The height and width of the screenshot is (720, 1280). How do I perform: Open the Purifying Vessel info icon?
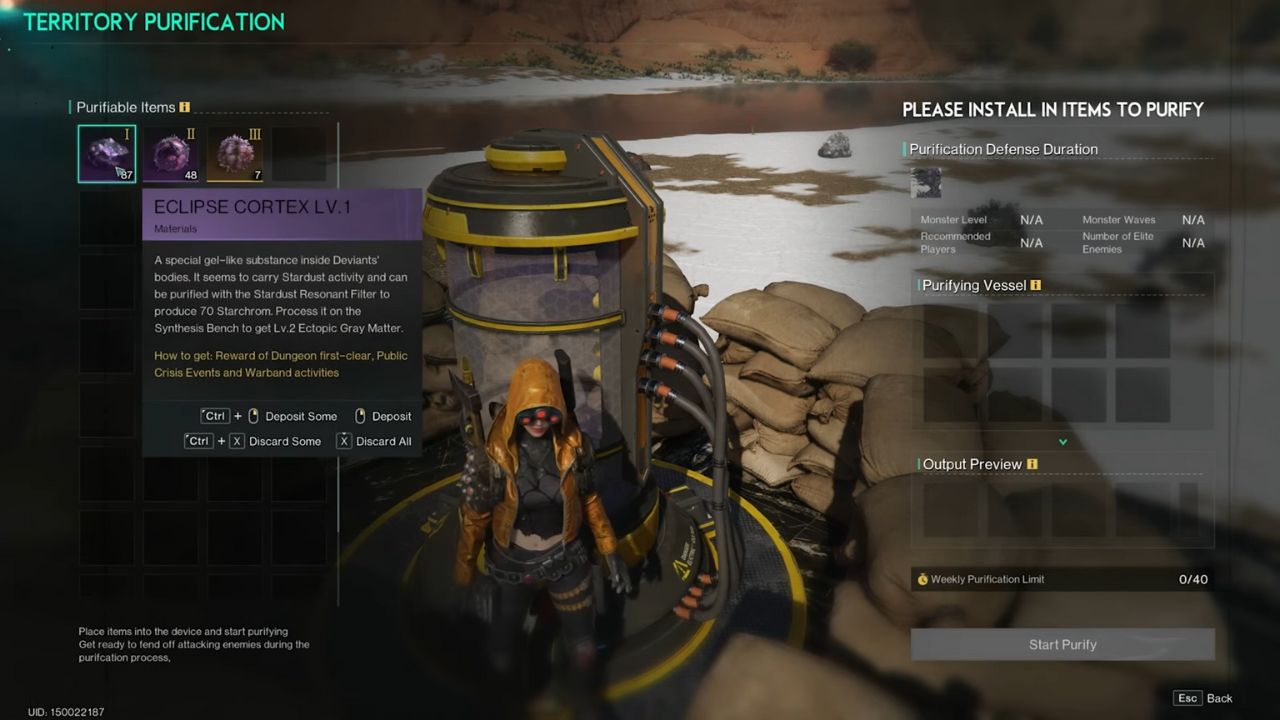click(x=1036, y=285)
